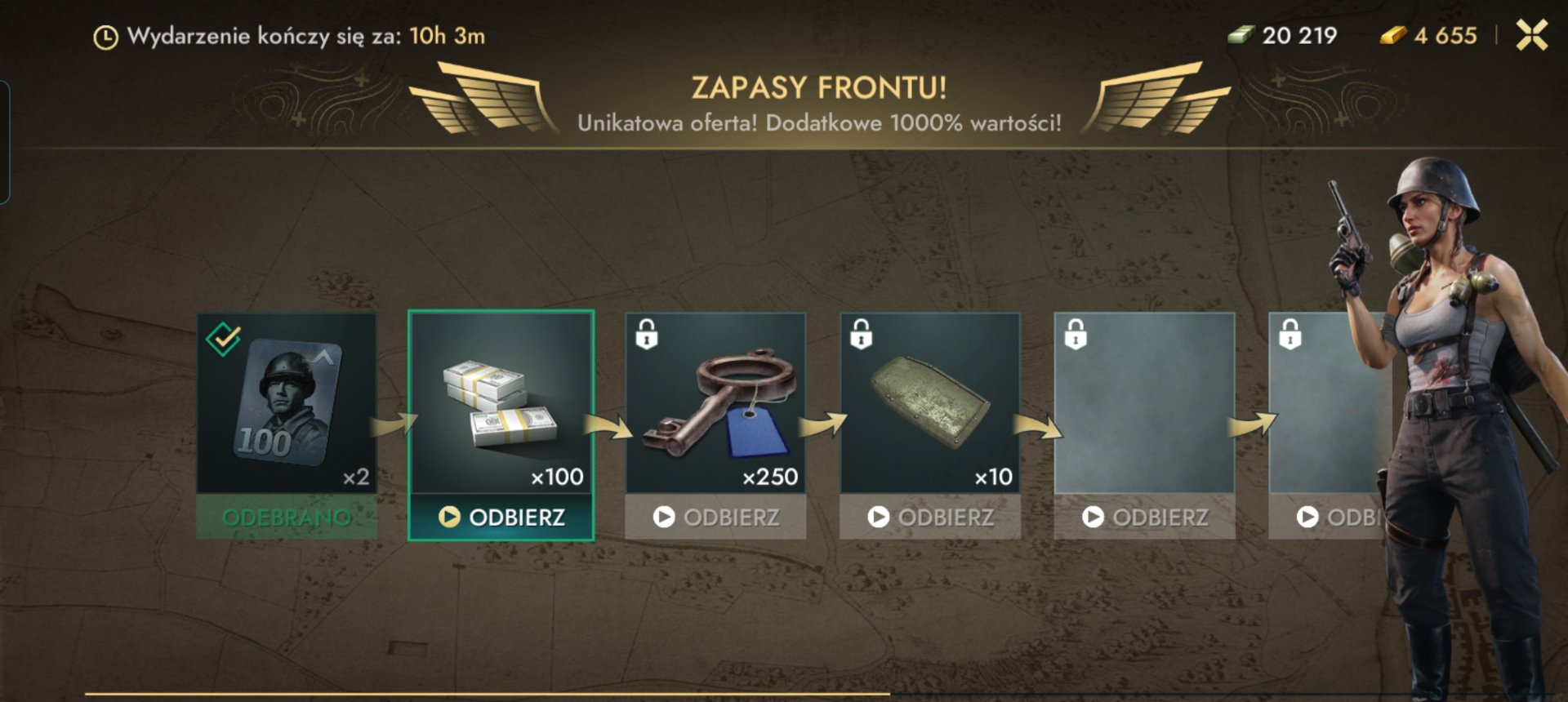The width and height of the screenshot is (1568, 702).
Task: Click the Odebrano label under soldier card
Action: point(287,517)
